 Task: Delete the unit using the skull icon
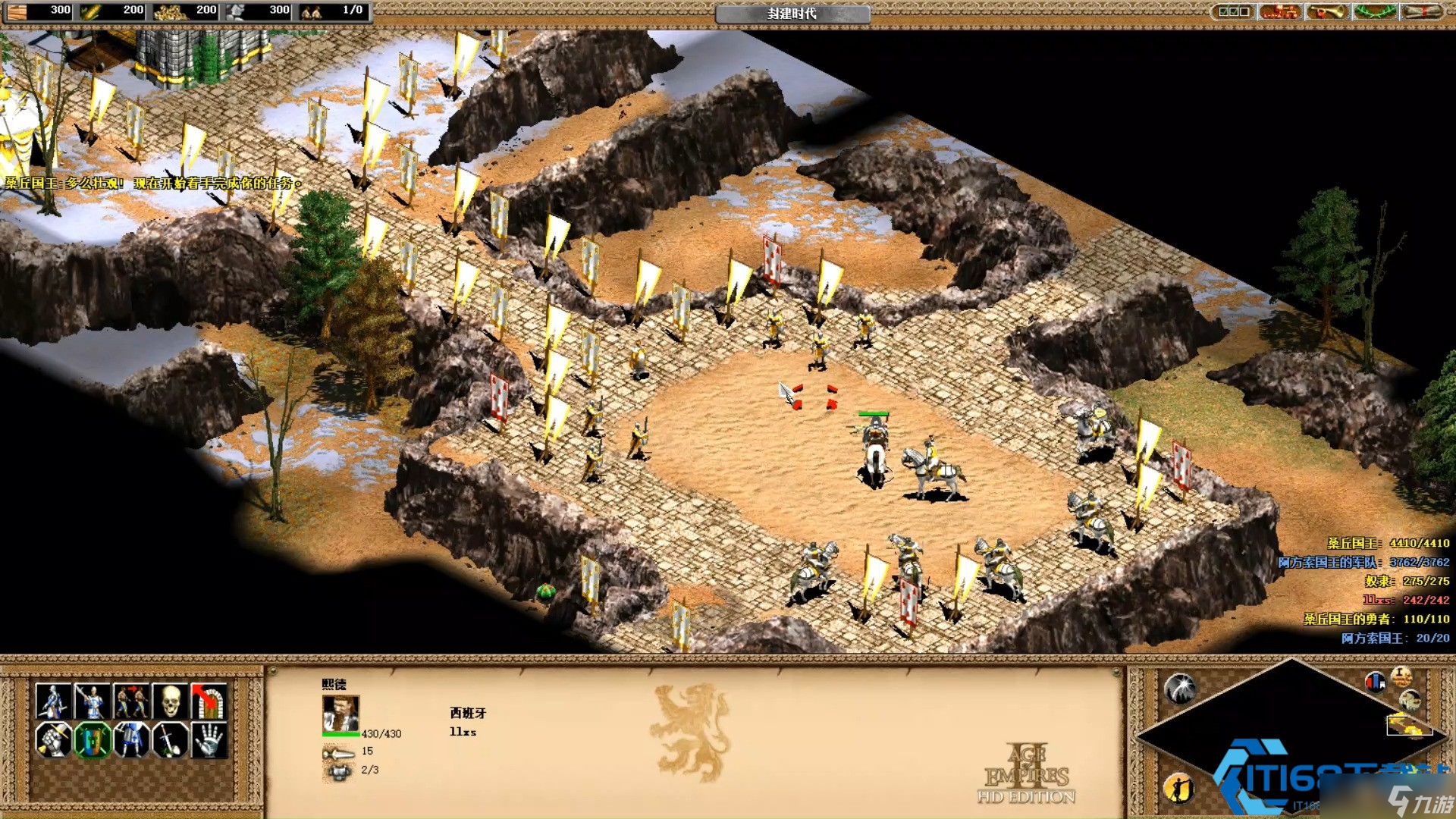(x=171, y=701)
